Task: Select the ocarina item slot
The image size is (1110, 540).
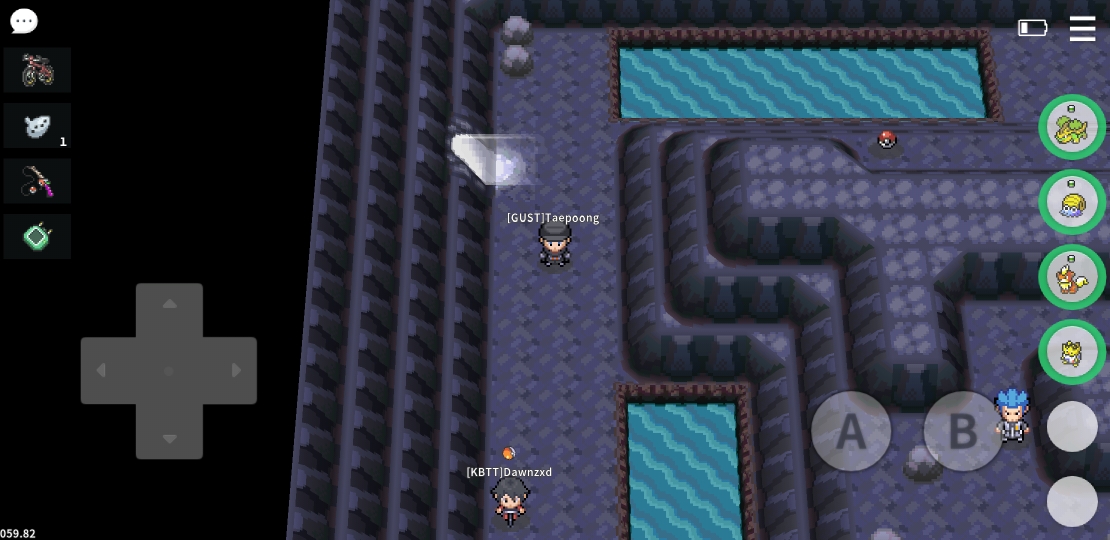Action: [37, 126]
